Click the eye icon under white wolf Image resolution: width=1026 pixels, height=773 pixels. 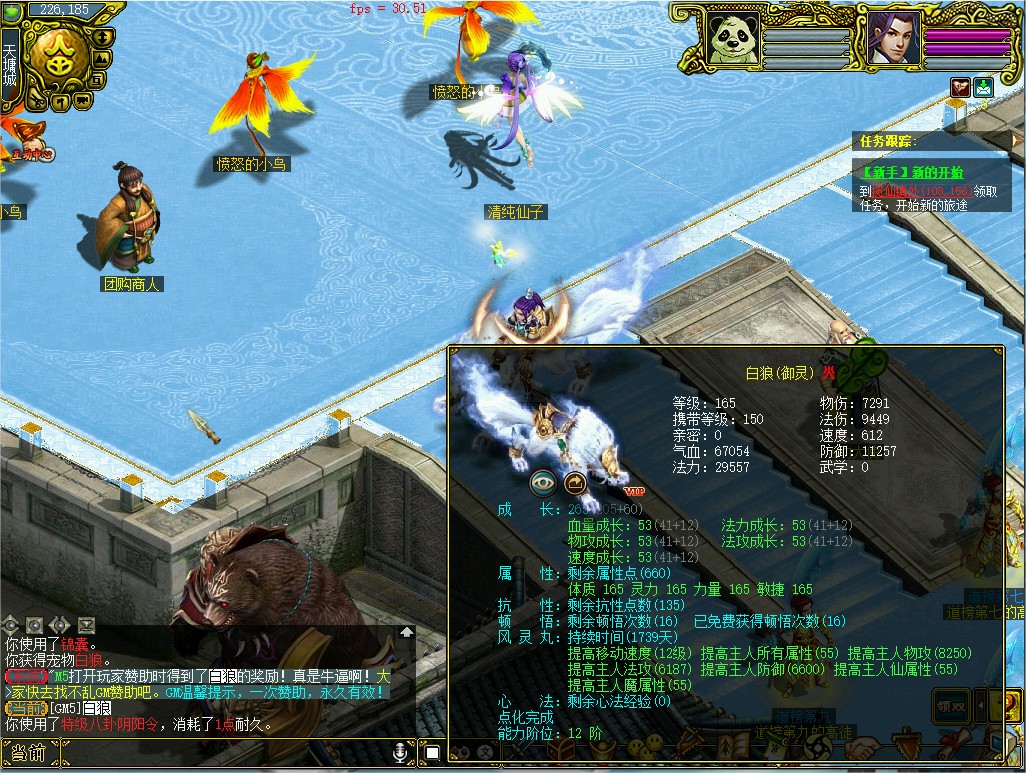pos(543,483)
